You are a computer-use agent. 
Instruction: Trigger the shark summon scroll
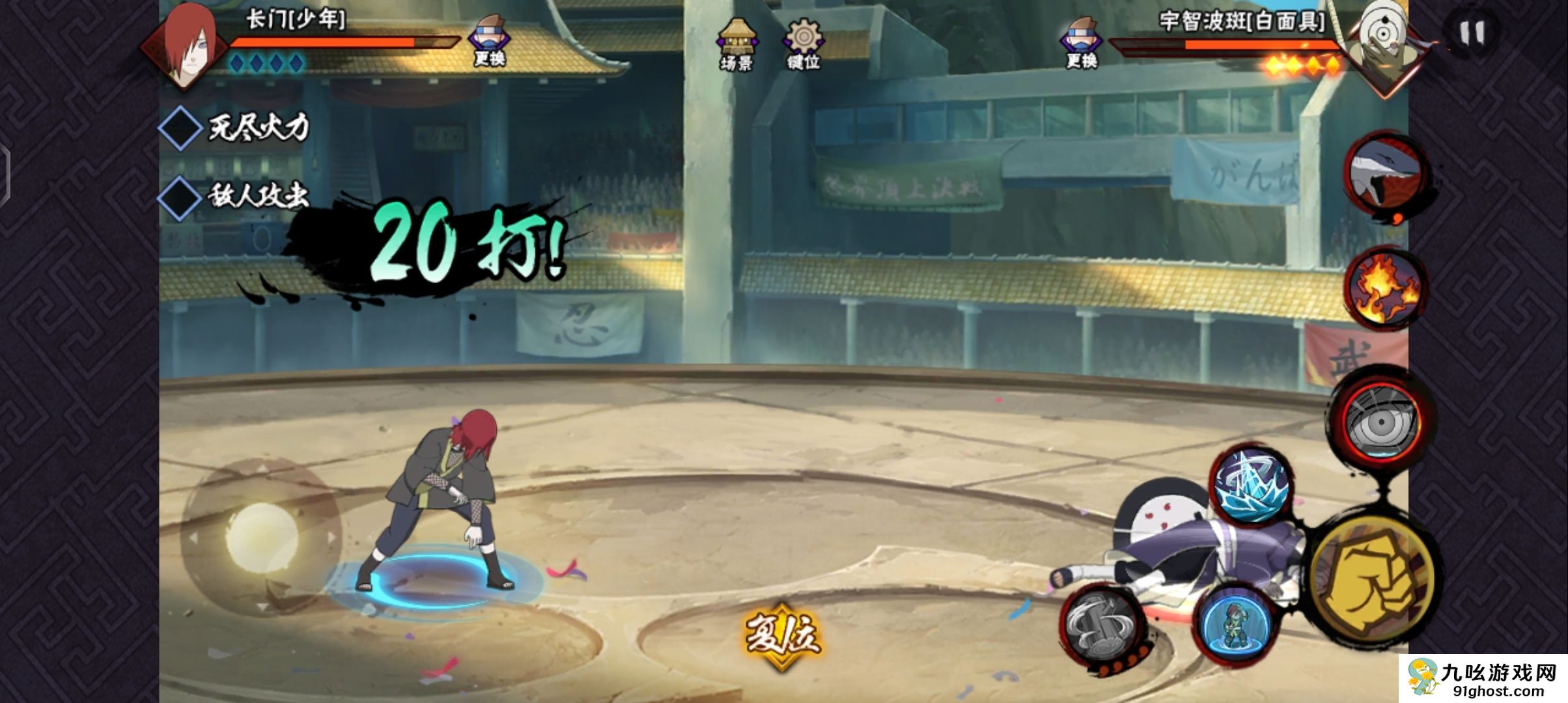coord(1384,174)
